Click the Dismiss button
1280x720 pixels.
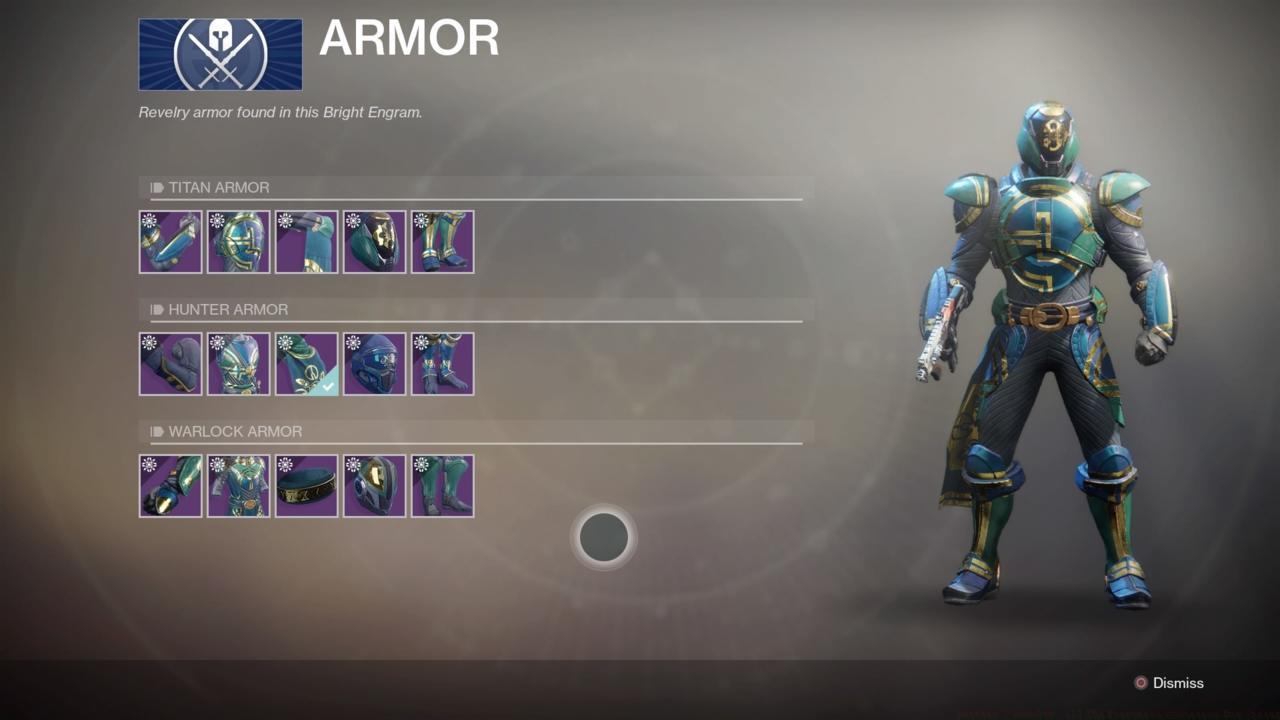pyautogui.click(x=1177, y=683)
